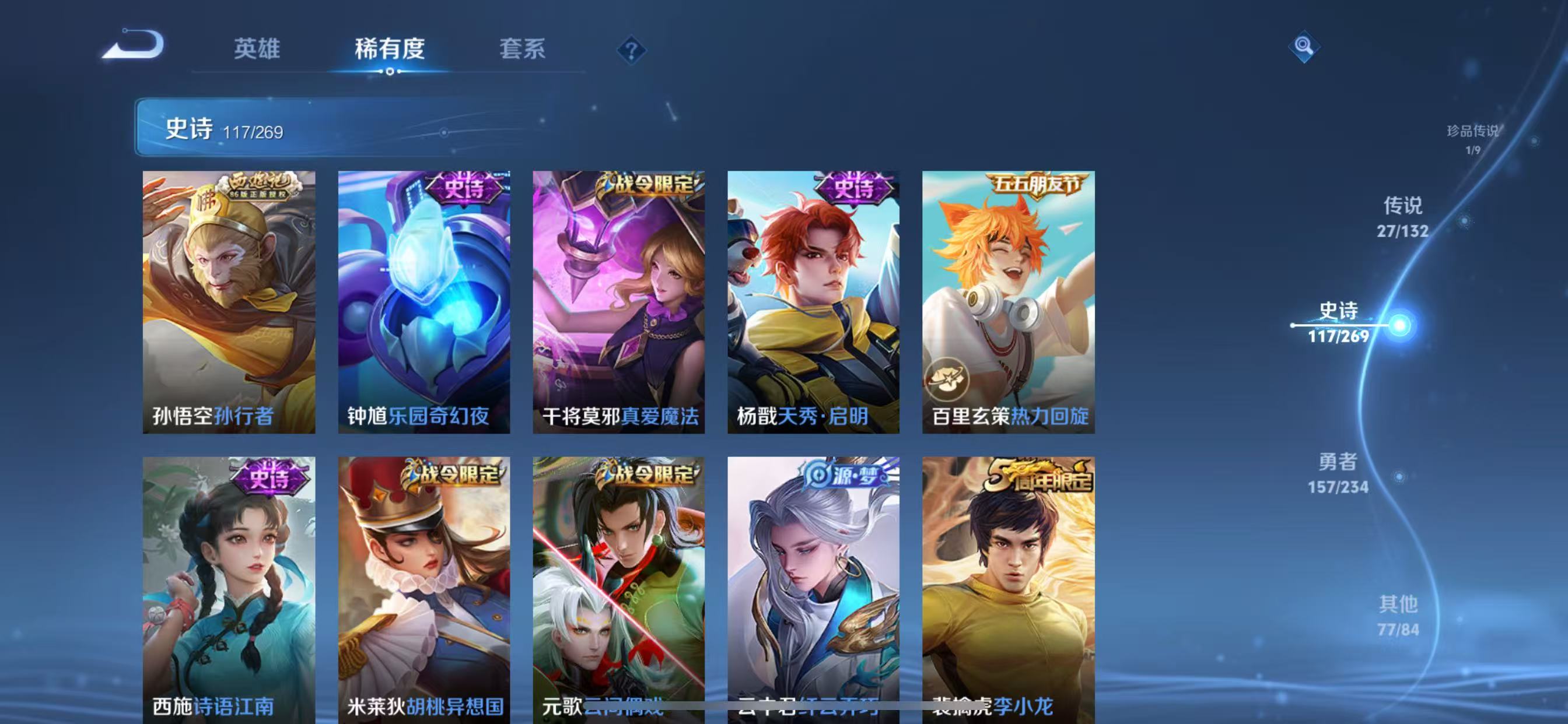The height and width of the screenshot is (724, 1568).
Task: Switch to the 套系 tab
Action: pyautogui.click(x=521, y=51)
